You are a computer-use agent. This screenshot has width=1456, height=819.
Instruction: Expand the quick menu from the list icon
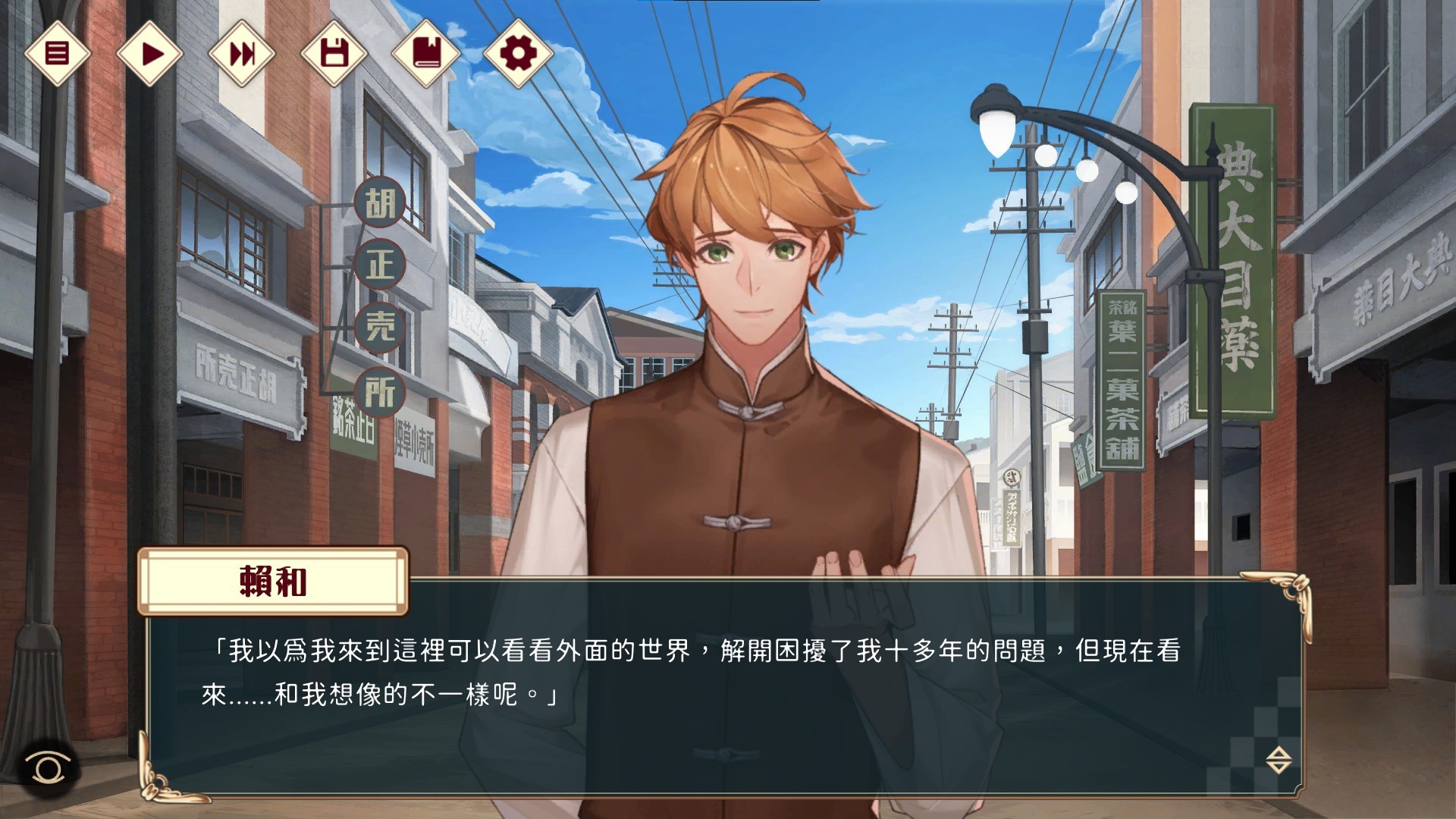[x=57, y=52]
